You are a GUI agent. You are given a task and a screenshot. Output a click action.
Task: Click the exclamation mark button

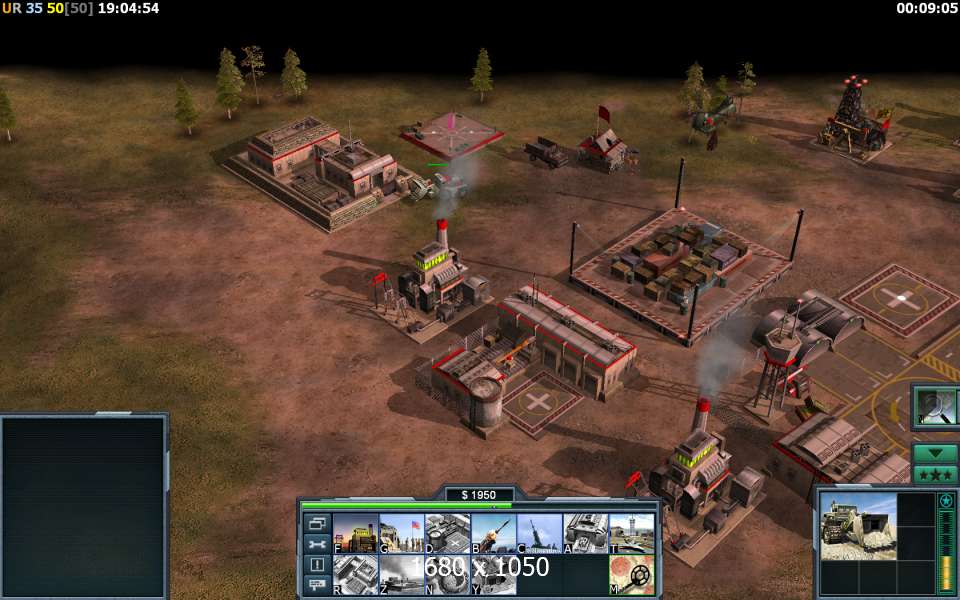[317, 564]
